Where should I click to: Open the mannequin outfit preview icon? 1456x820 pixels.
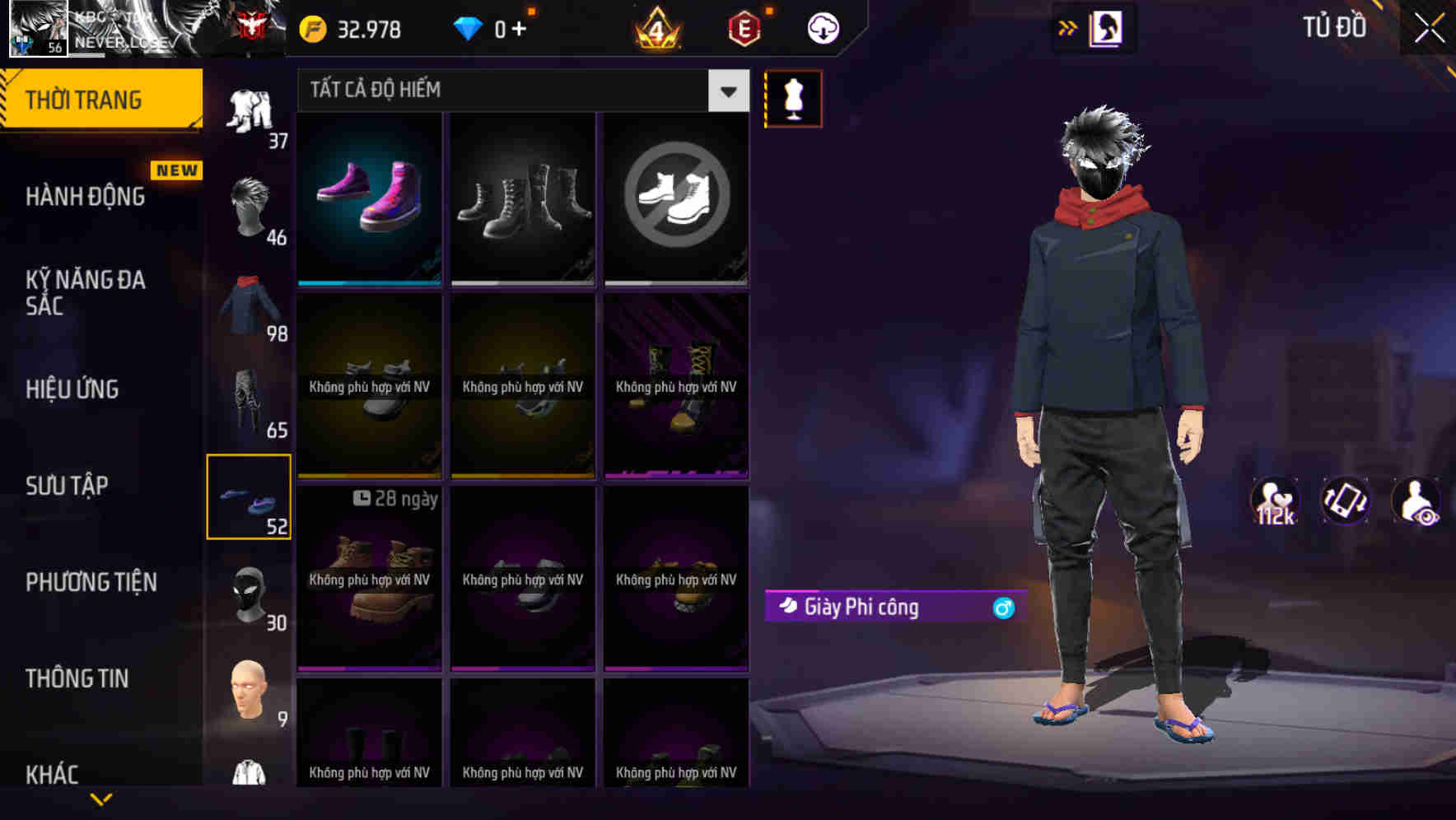point(793,98)
